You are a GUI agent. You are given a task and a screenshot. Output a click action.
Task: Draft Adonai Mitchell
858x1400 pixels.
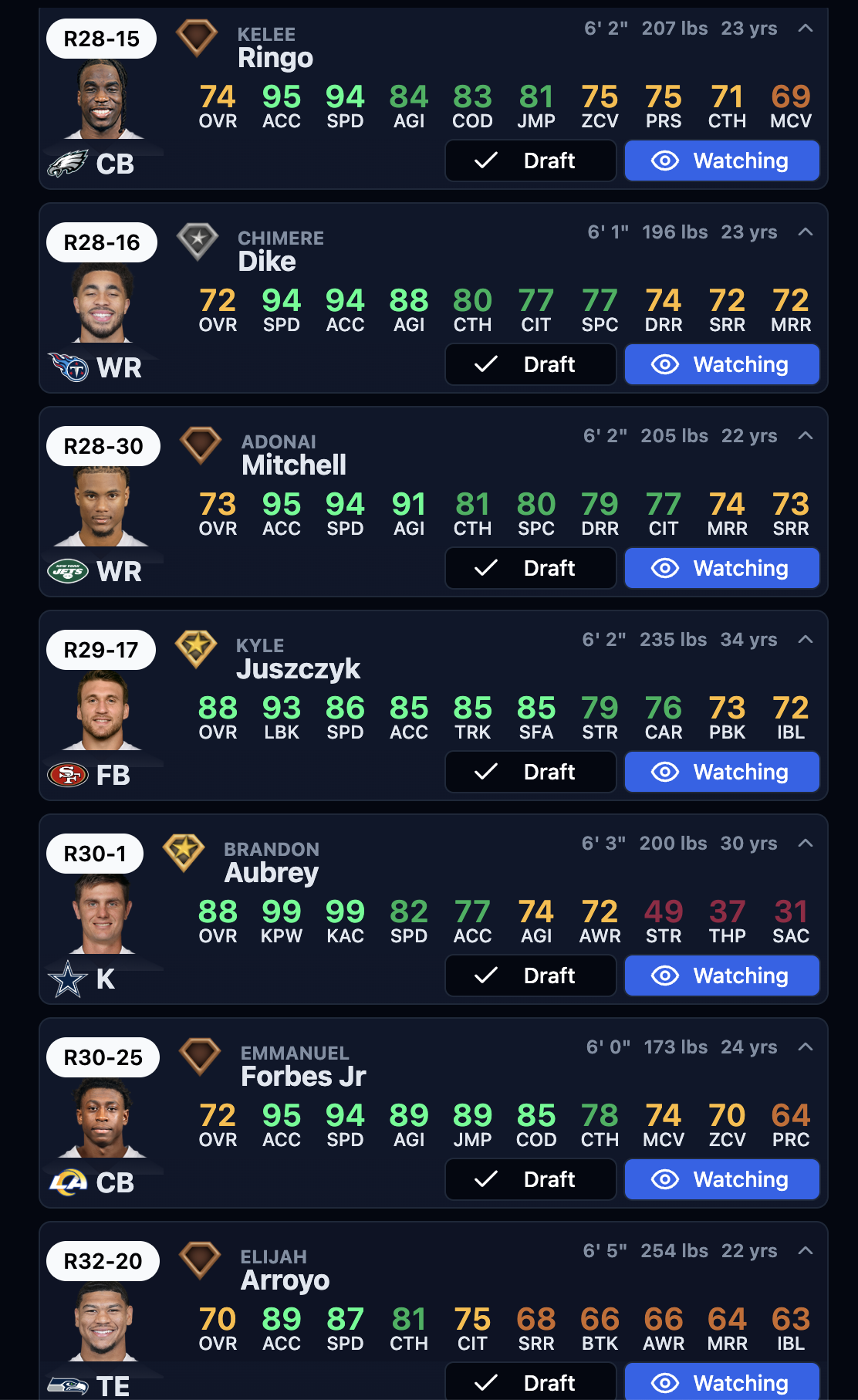[x=530, y=568]
